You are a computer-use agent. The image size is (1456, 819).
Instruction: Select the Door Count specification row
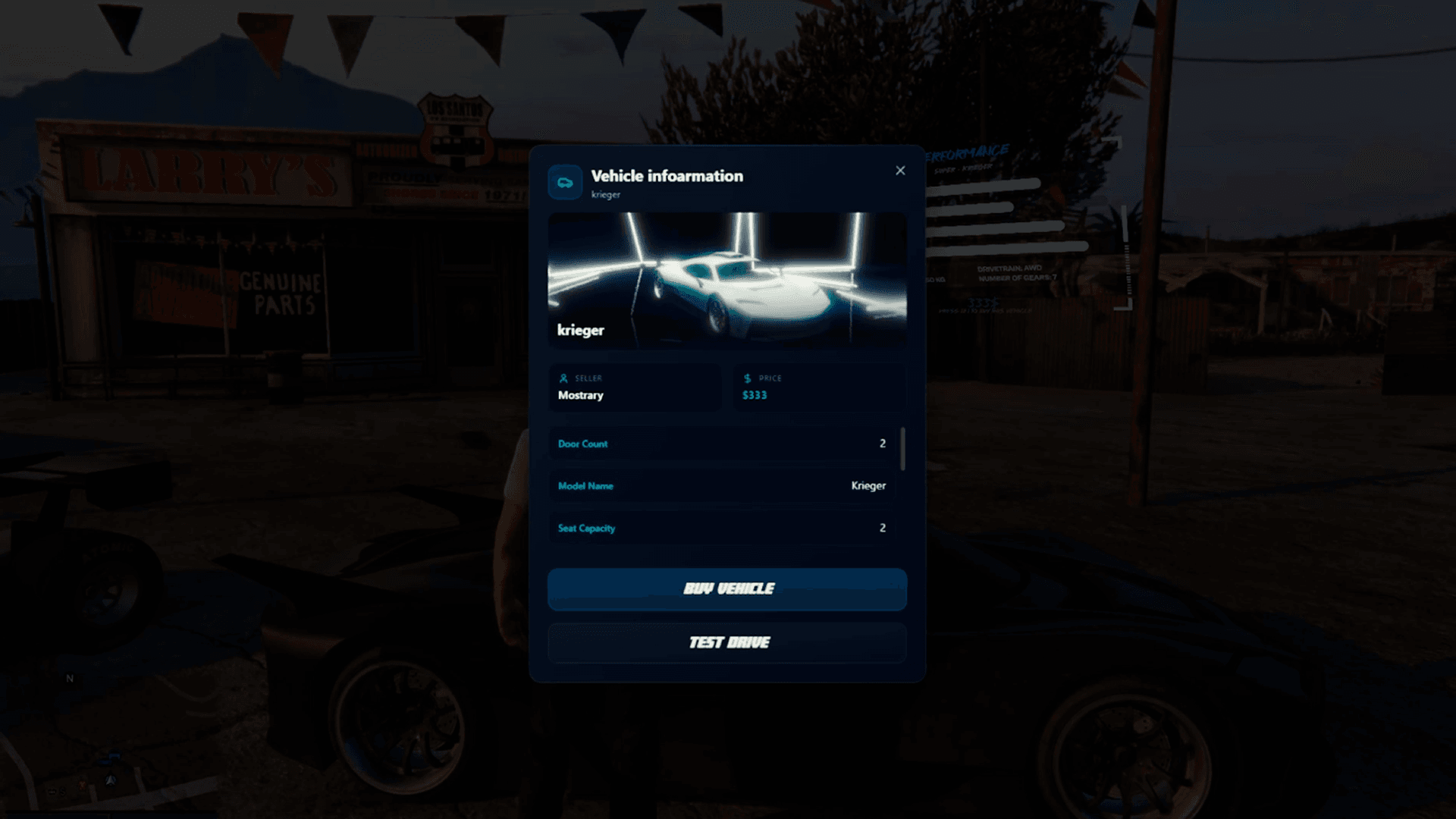[720, 444]
